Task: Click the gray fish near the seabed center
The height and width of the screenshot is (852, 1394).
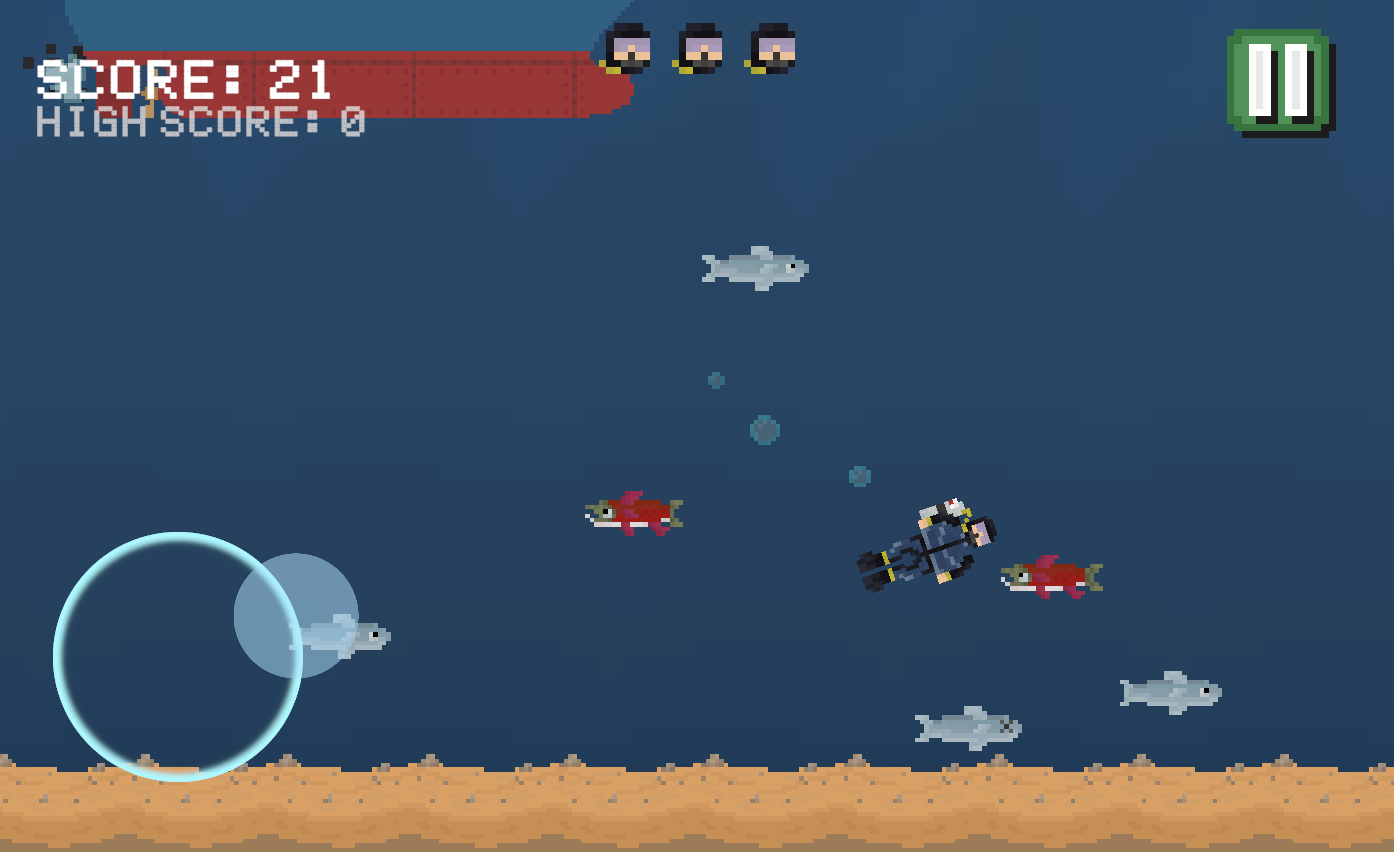Action: [965, 728]
